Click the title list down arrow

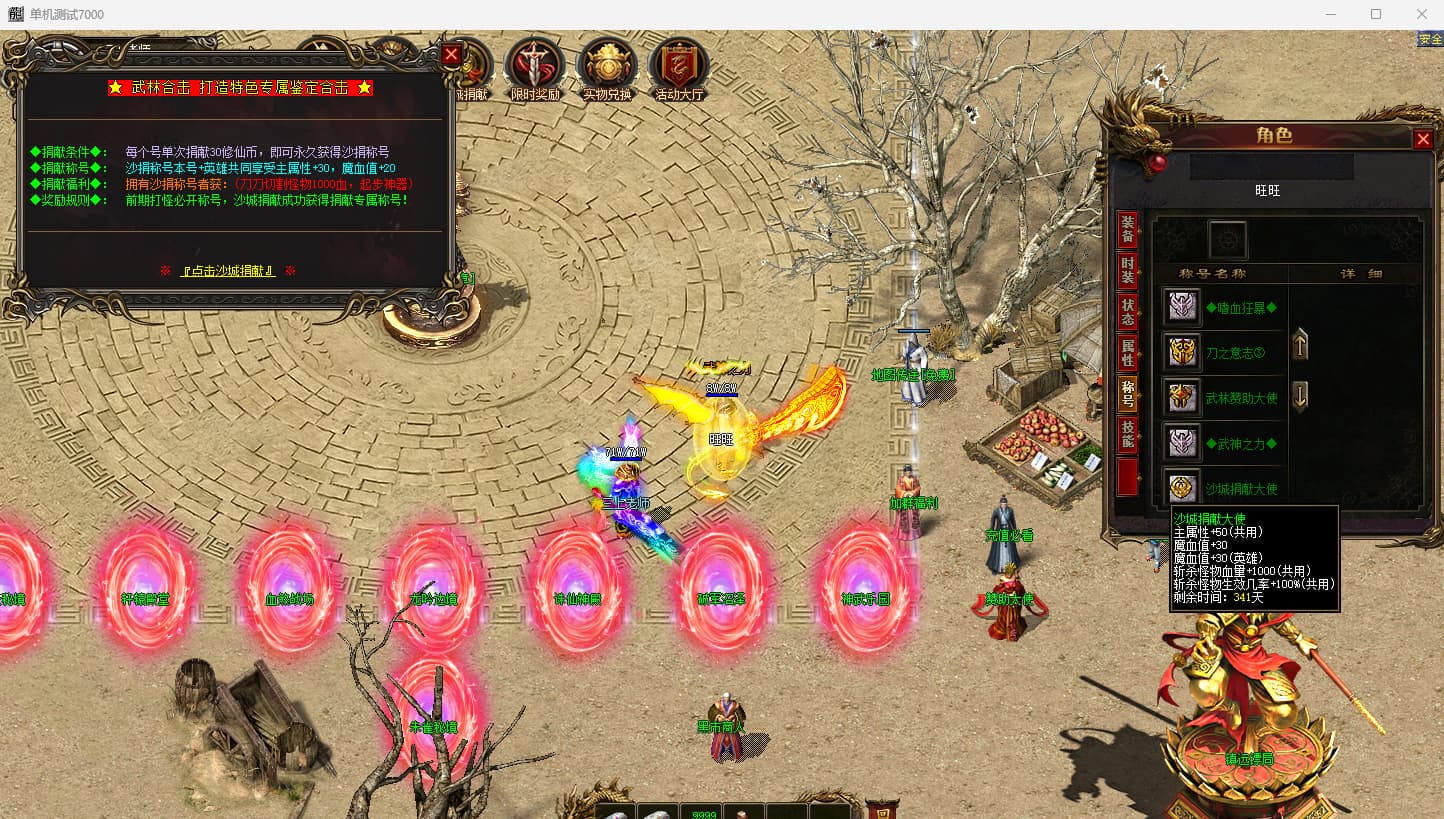[1300, 396]
